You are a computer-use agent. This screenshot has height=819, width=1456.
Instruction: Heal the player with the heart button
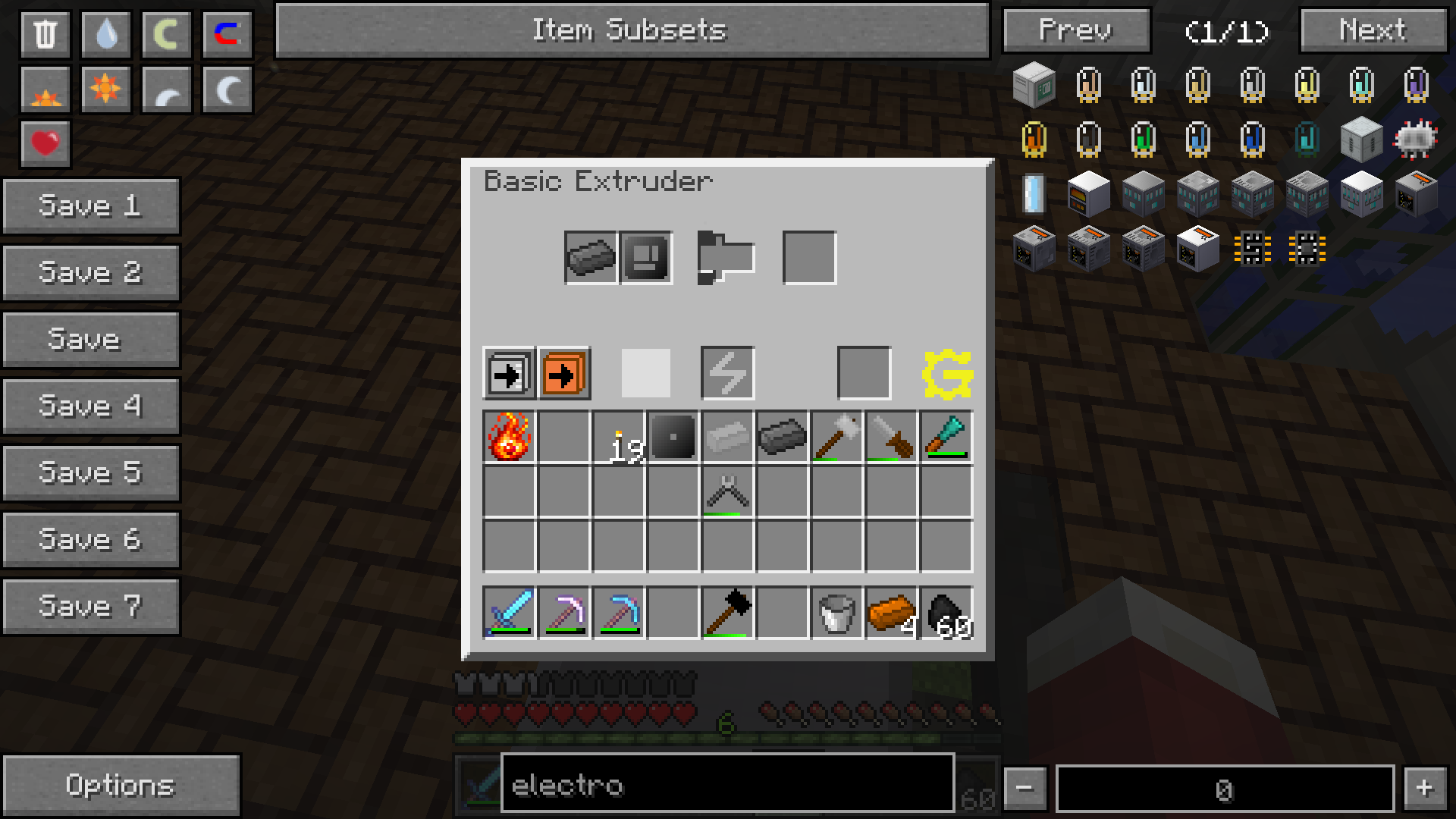coord(45,143)
